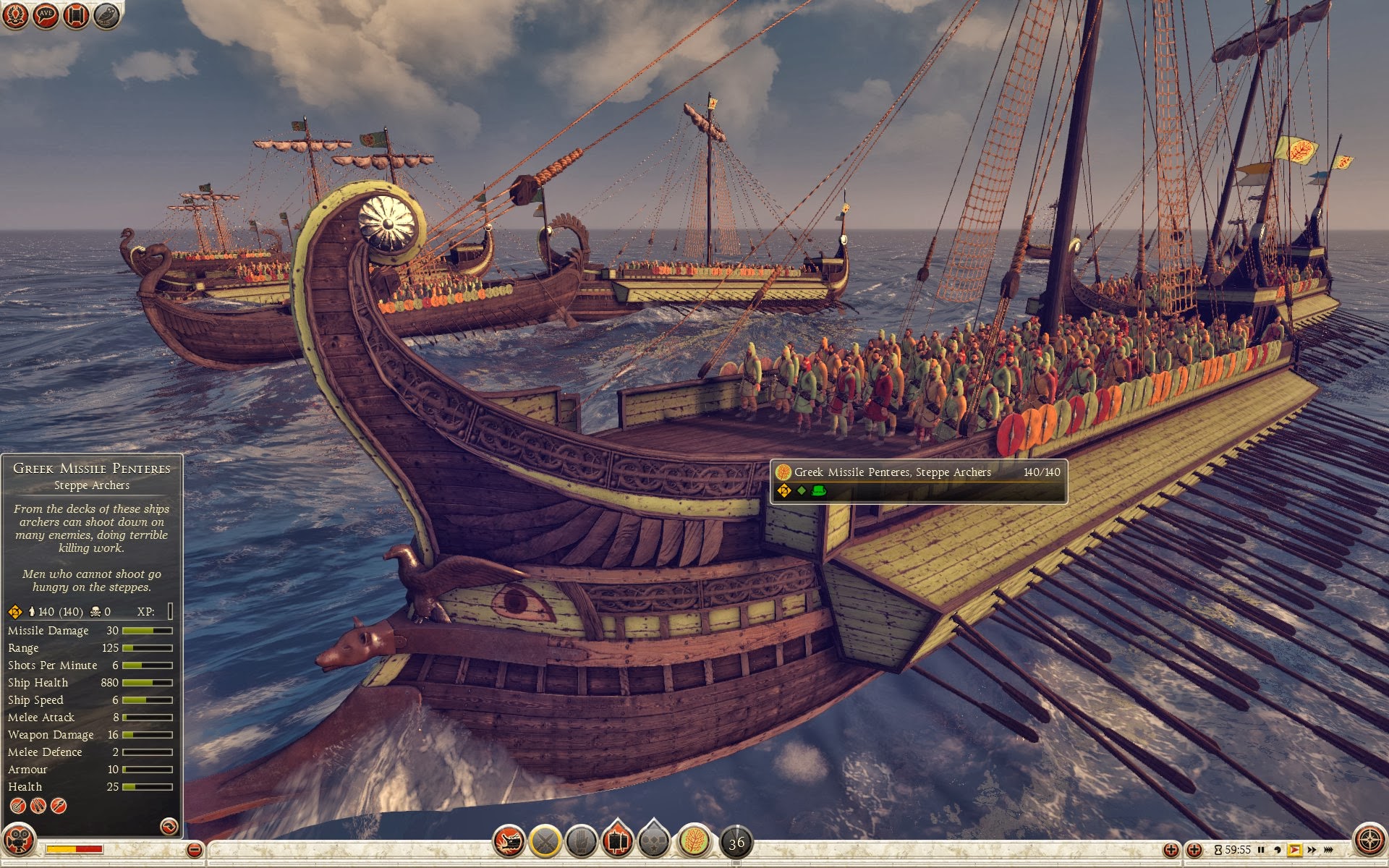Activate the flaming ram head ability

tap(509, 841)
